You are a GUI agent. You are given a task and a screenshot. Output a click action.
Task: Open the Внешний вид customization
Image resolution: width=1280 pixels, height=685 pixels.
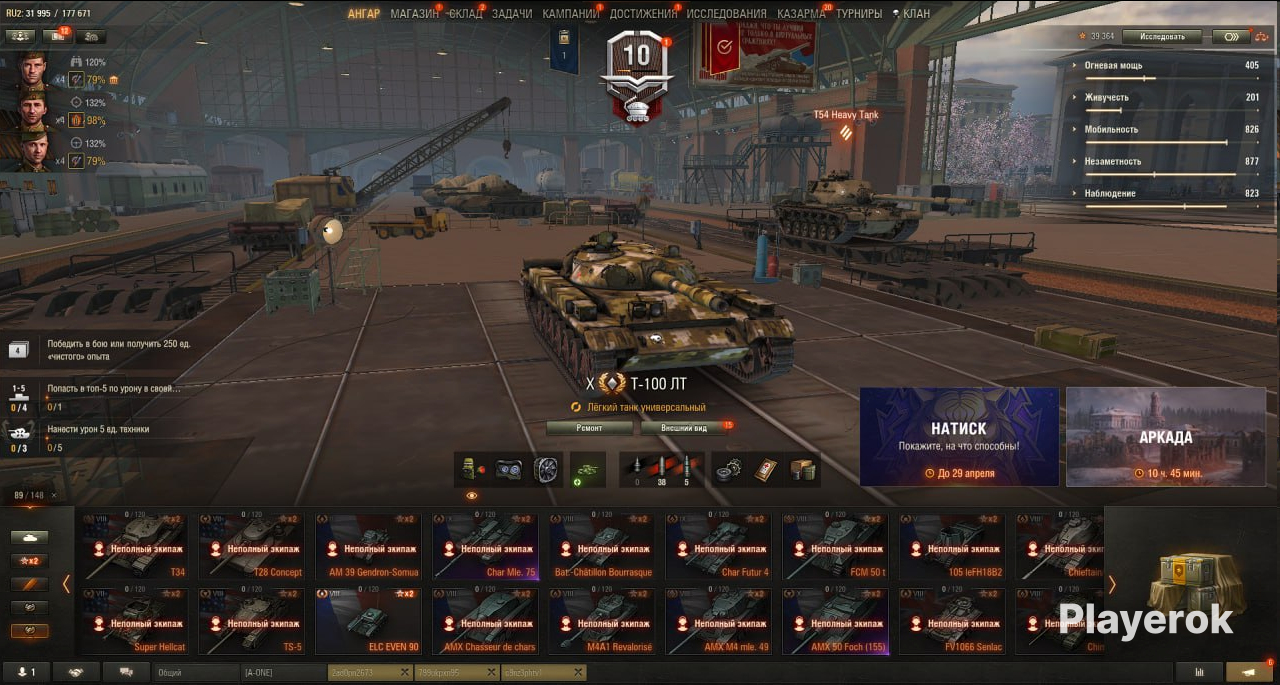tap(688, 428)
